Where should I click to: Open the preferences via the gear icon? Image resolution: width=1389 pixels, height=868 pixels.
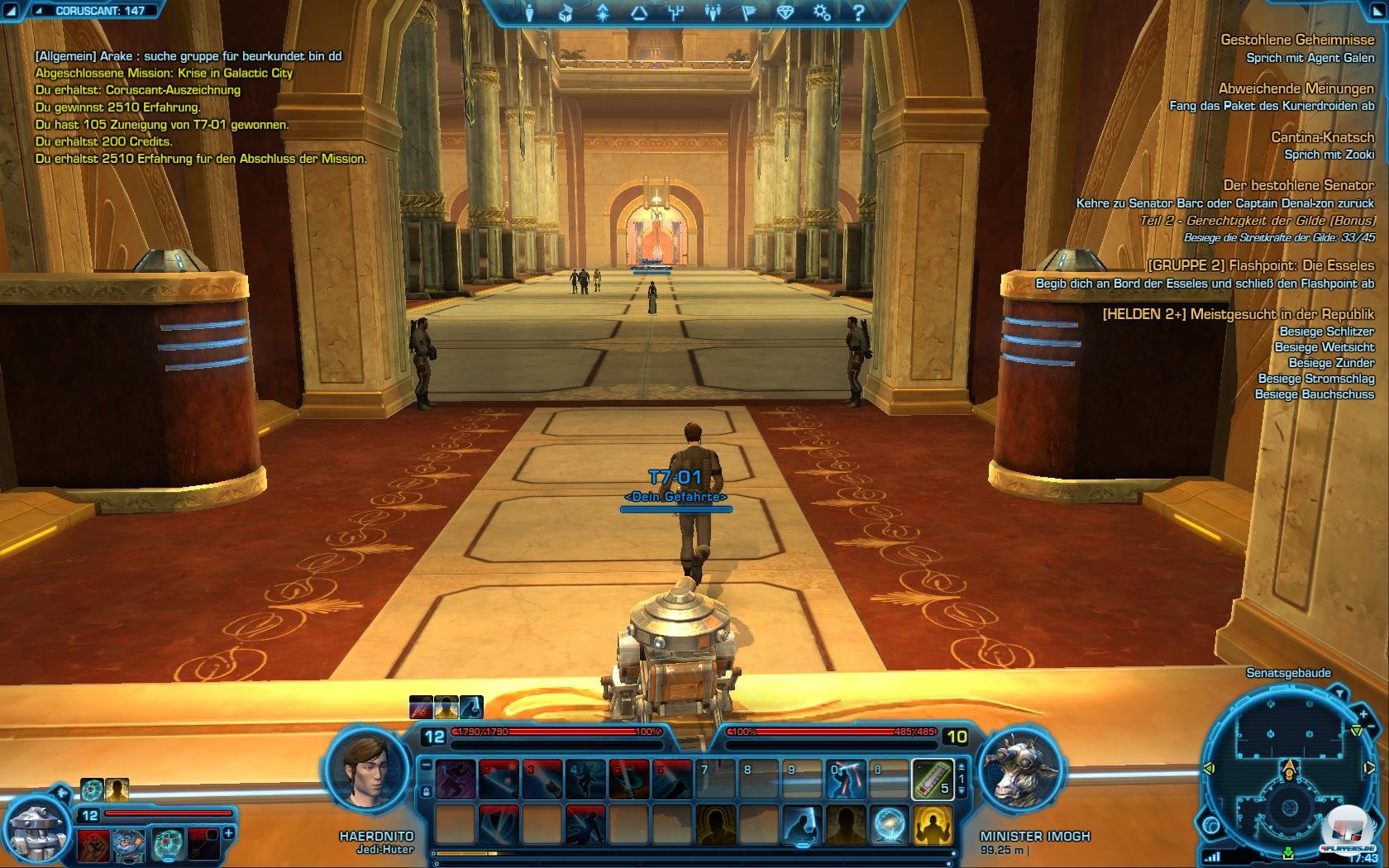coord(820,13)
